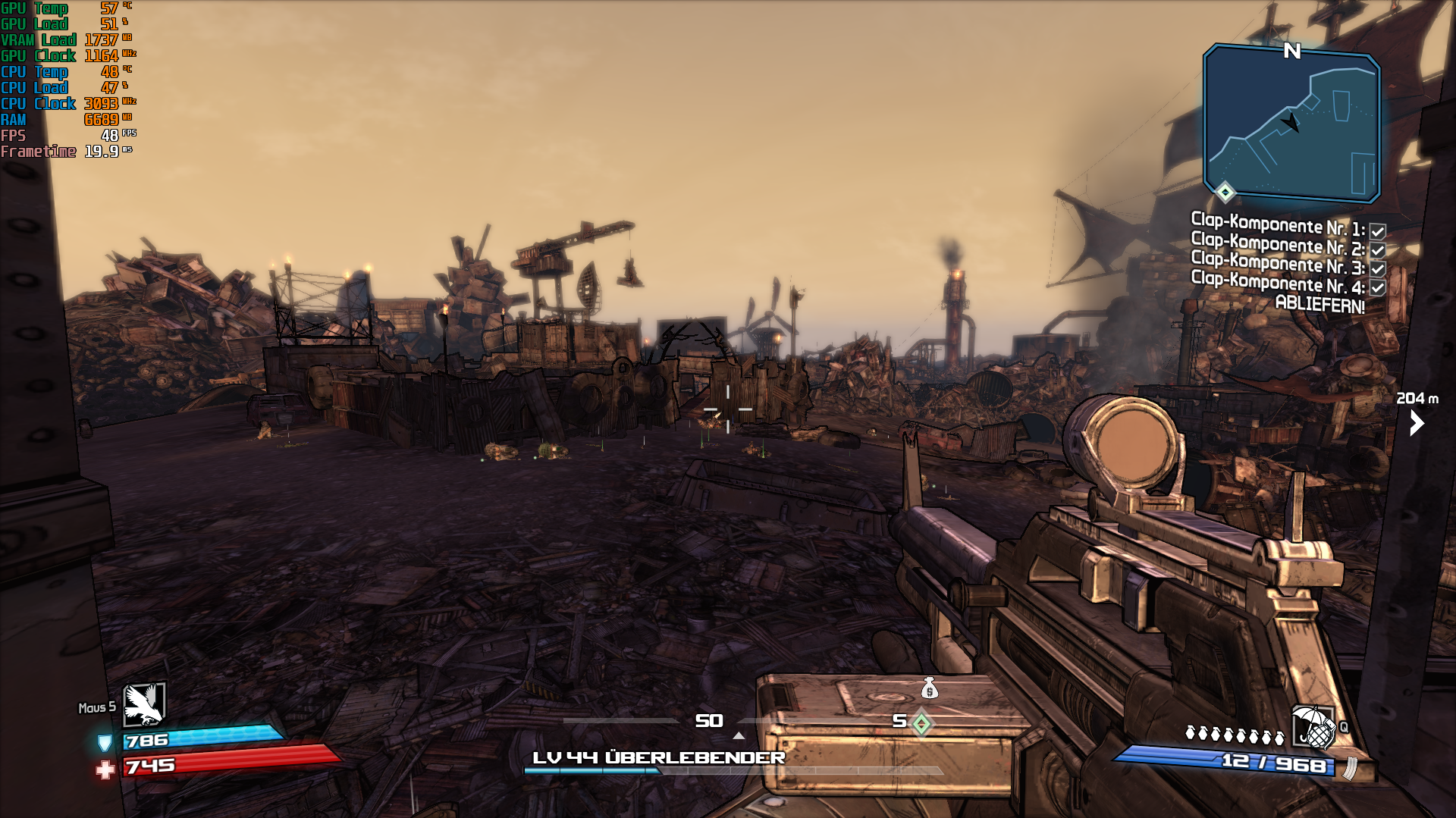Click the Clap-Komponente Nr. 3 checkbox

click(x=1378, y=269)
